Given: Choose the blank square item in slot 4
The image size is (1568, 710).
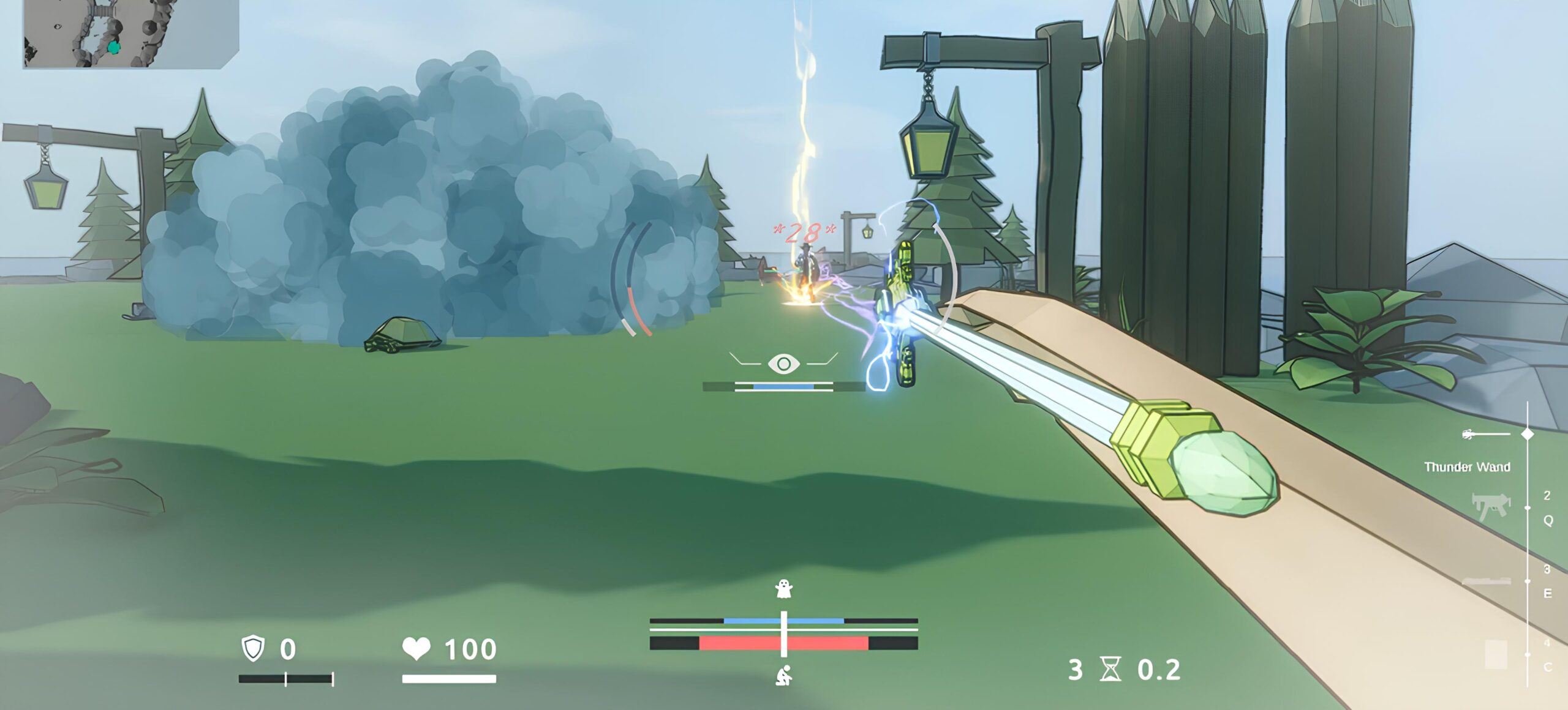Looking at the screenshot, I should (x=1496, y=654).
